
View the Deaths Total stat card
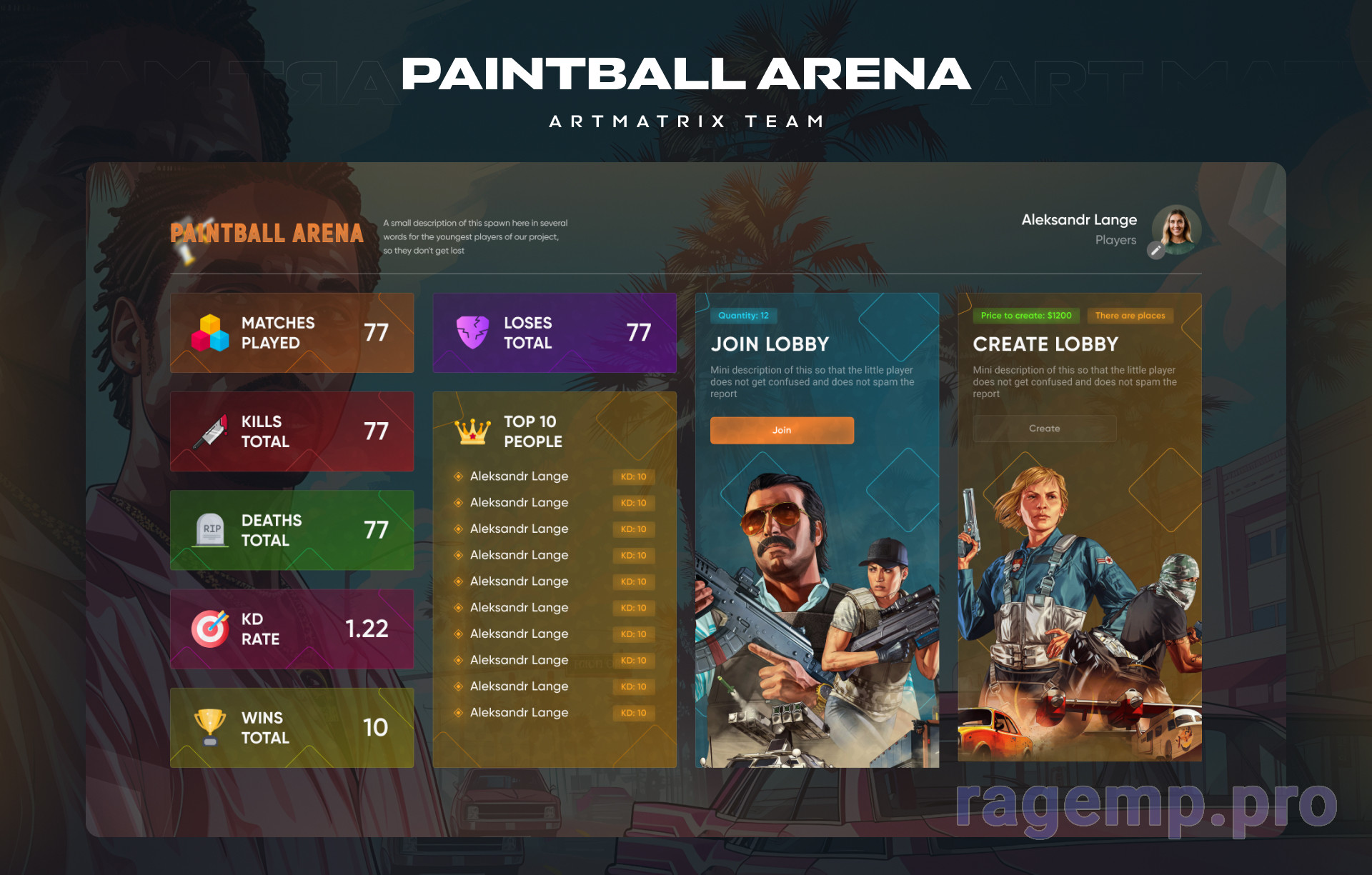(x=292, y=530)
